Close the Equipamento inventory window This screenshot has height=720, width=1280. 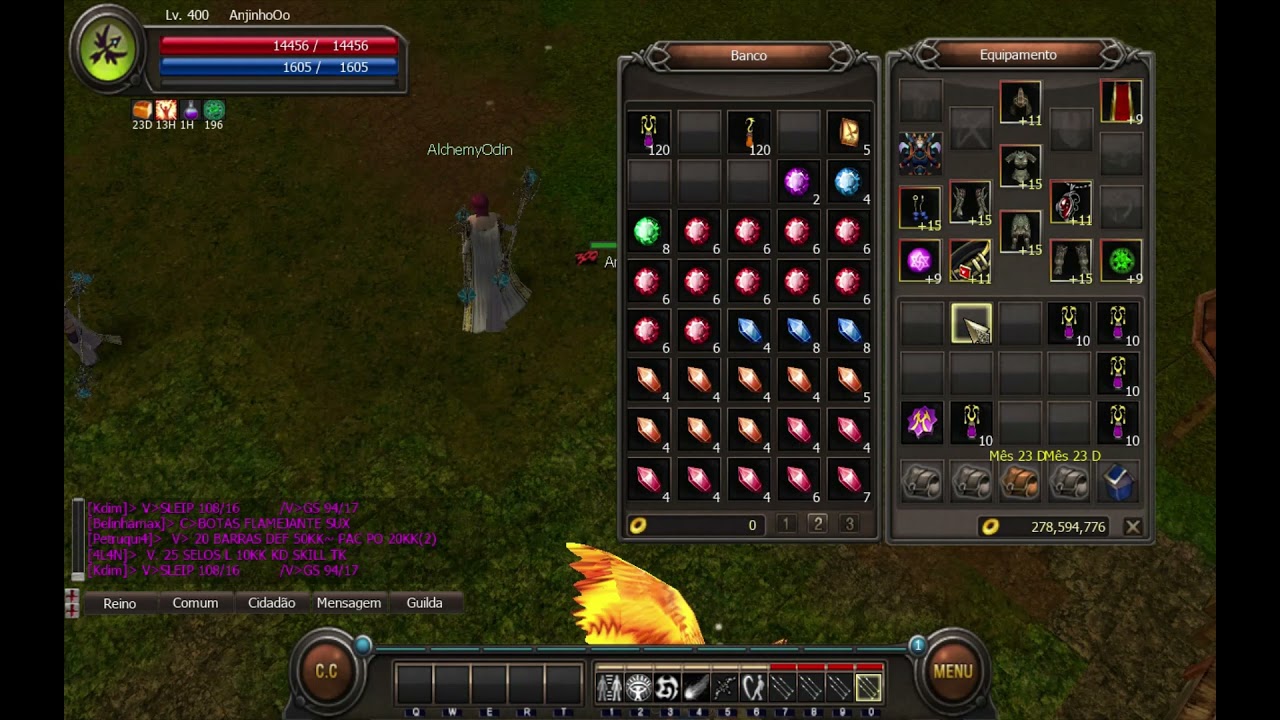(x=1132, y=526)
